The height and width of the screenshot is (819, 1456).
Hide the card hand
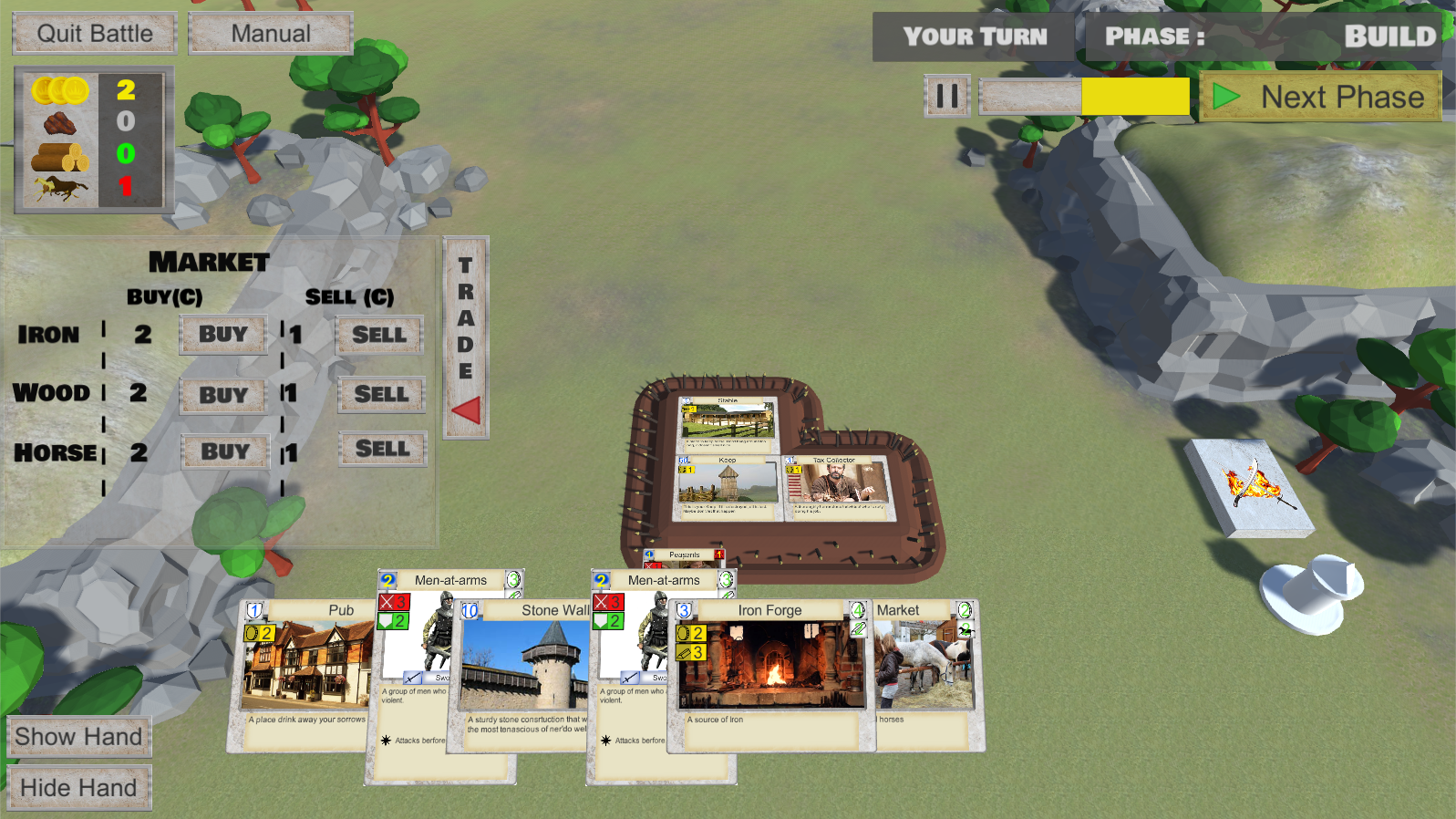[78, 788]
